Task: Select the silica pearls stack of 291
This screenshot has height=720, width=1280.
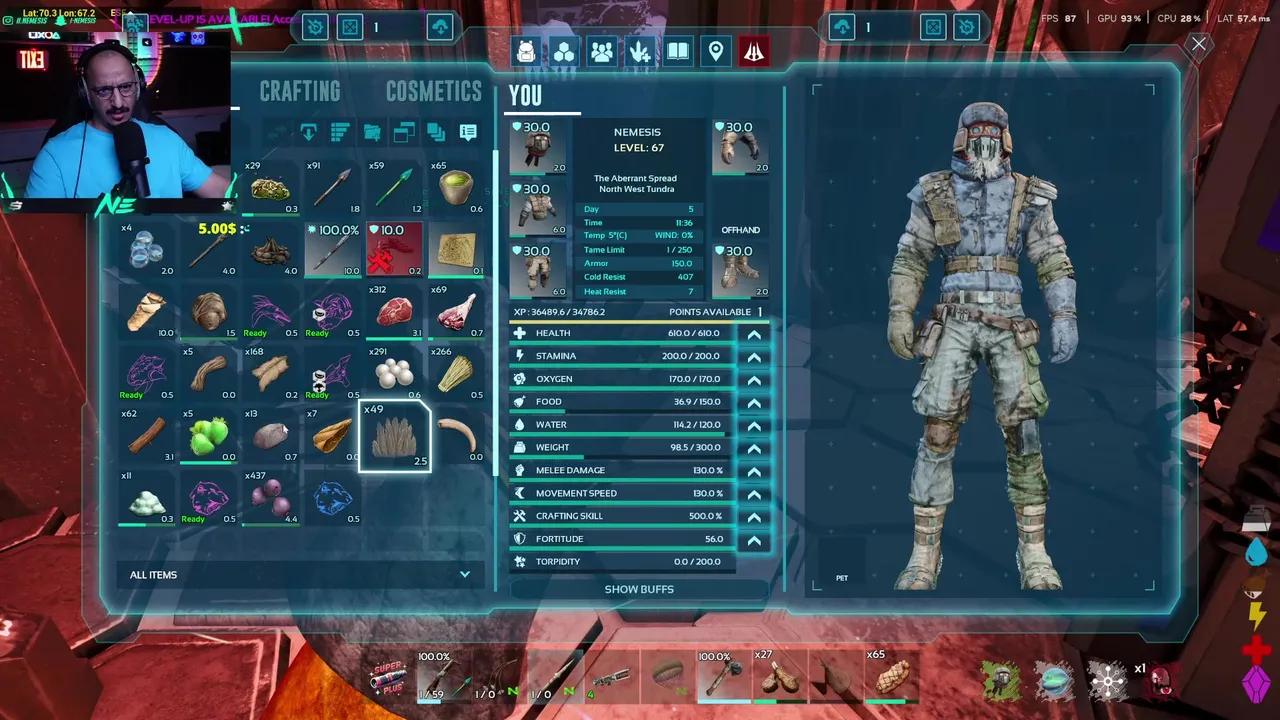Action: pos(394,373)
